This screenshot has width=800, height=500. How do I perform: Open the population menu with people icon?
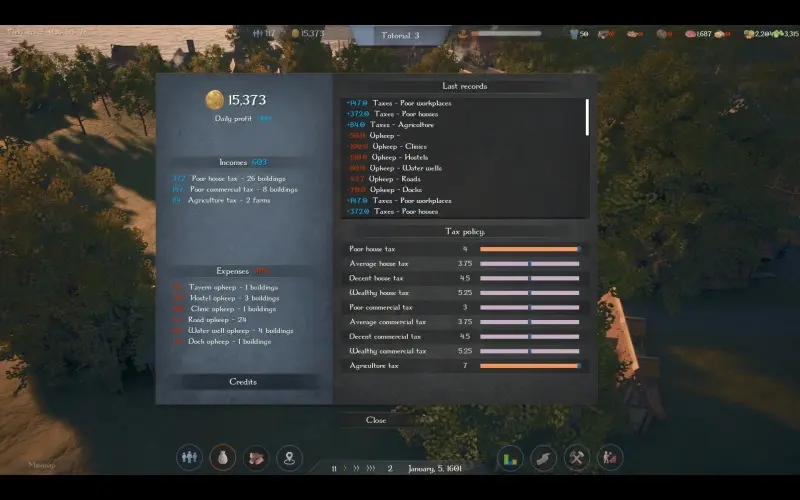pyautogui.click(x=189, y=458)
